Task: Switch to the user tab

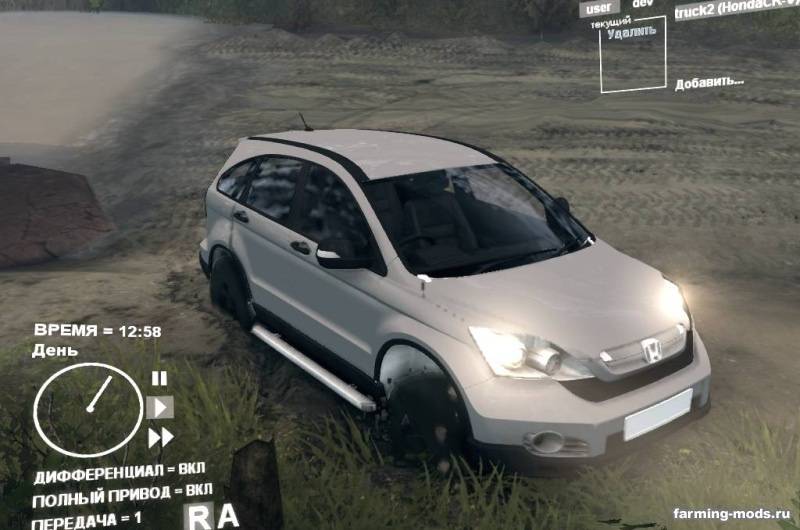Action: click(x=598, y=7)
